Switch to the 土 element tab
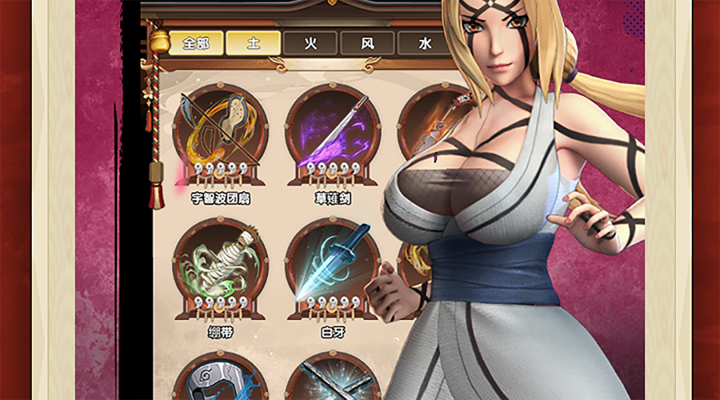Screen dimensions: 720x400 pos(251,43)
